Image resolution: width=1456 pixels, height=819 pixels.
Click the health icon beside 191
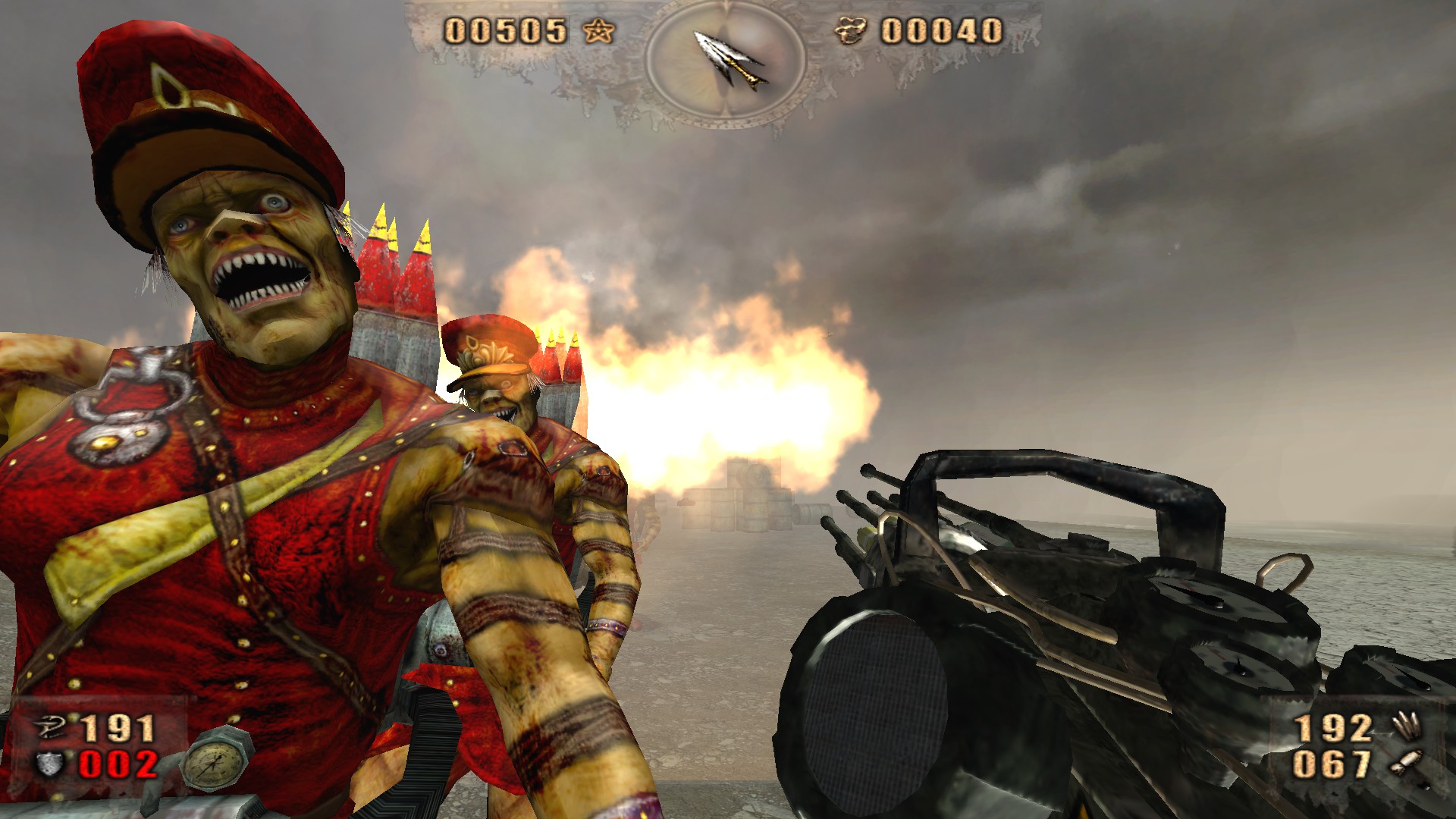pyautogui.click(x=53, y=730)
